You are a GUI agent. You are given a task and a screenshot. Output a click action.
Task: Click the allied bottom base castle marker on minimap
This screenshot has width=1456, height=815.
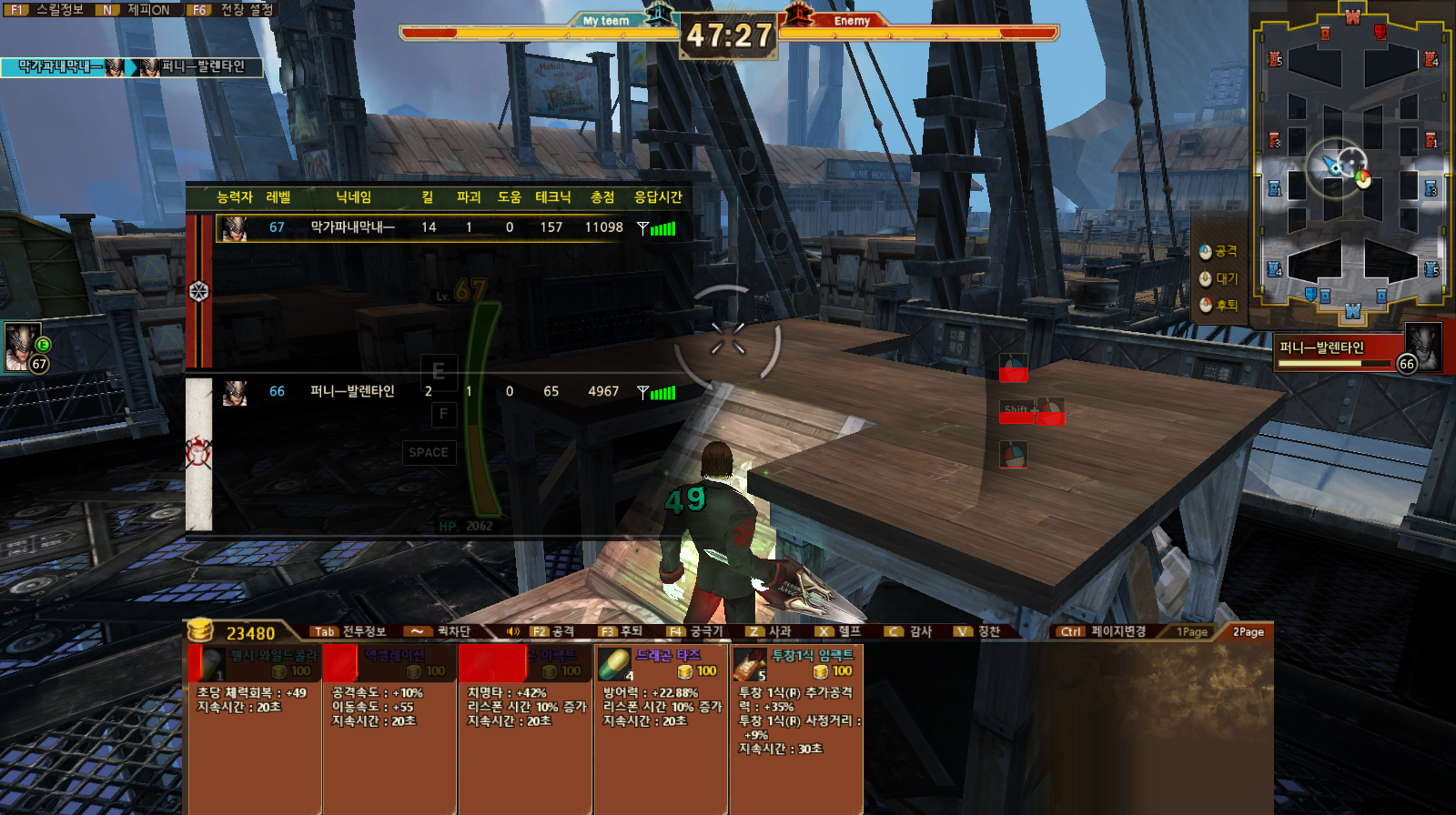1352,312
